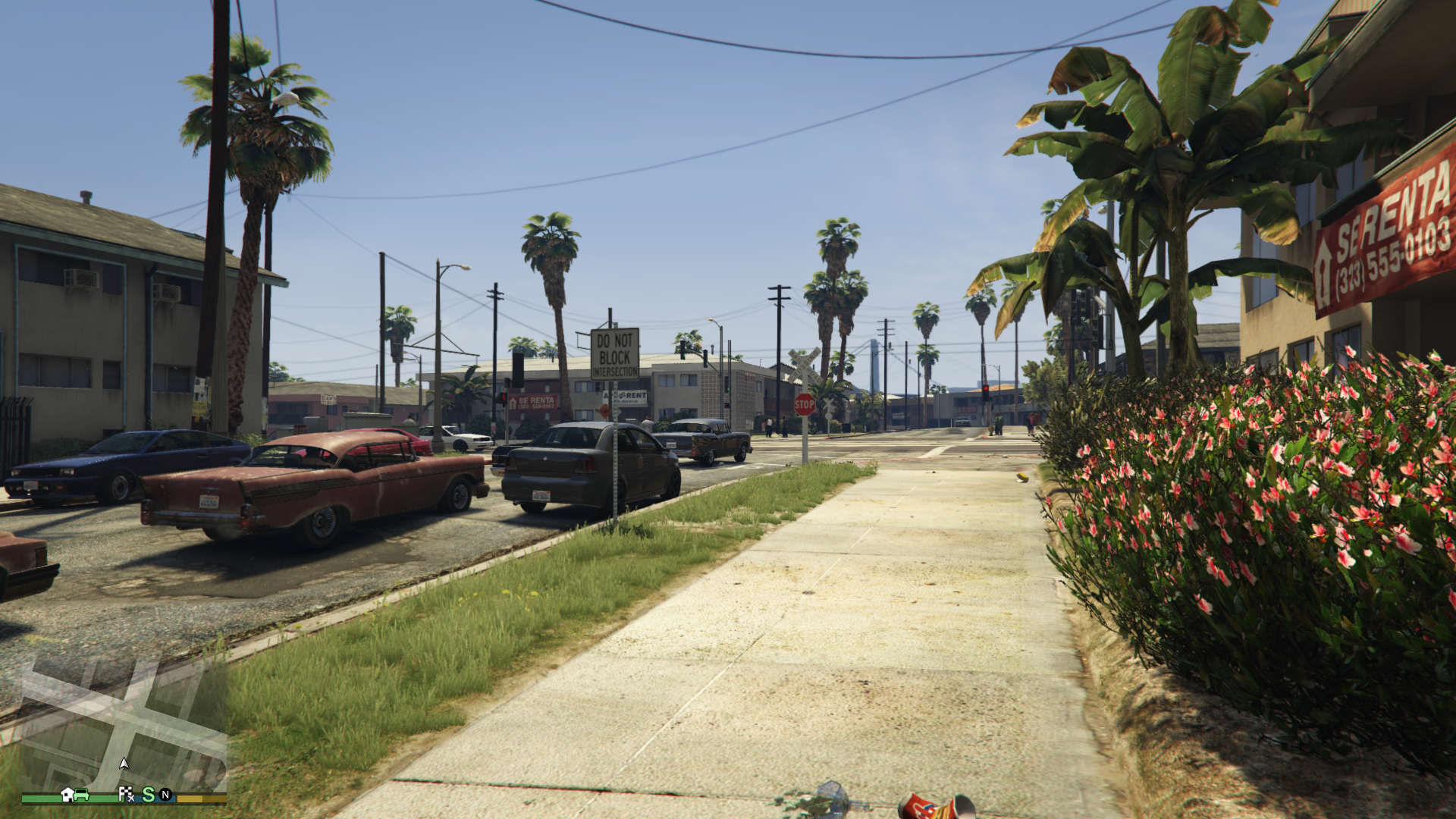Click the green car blip
Image resolution: width=1456 pixels, height=819 pixels.
point(82,795)
